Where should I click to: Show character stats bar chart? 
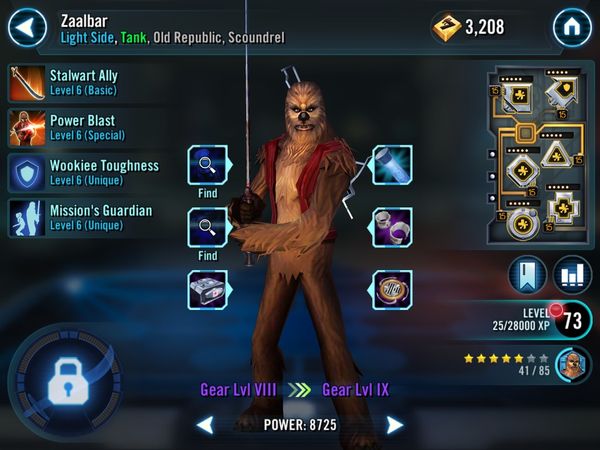click(x=570, y=274)
